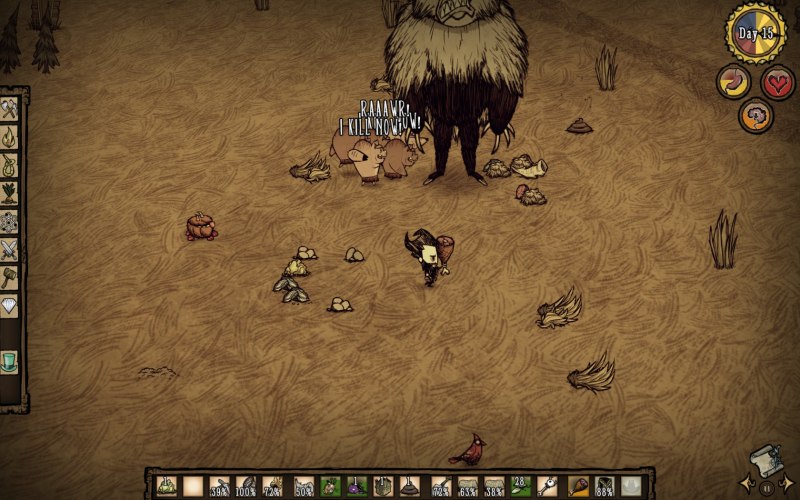Select the meat drumstick inventory slot
This screenshot has width=800, height=500.
tap(578, 487)
